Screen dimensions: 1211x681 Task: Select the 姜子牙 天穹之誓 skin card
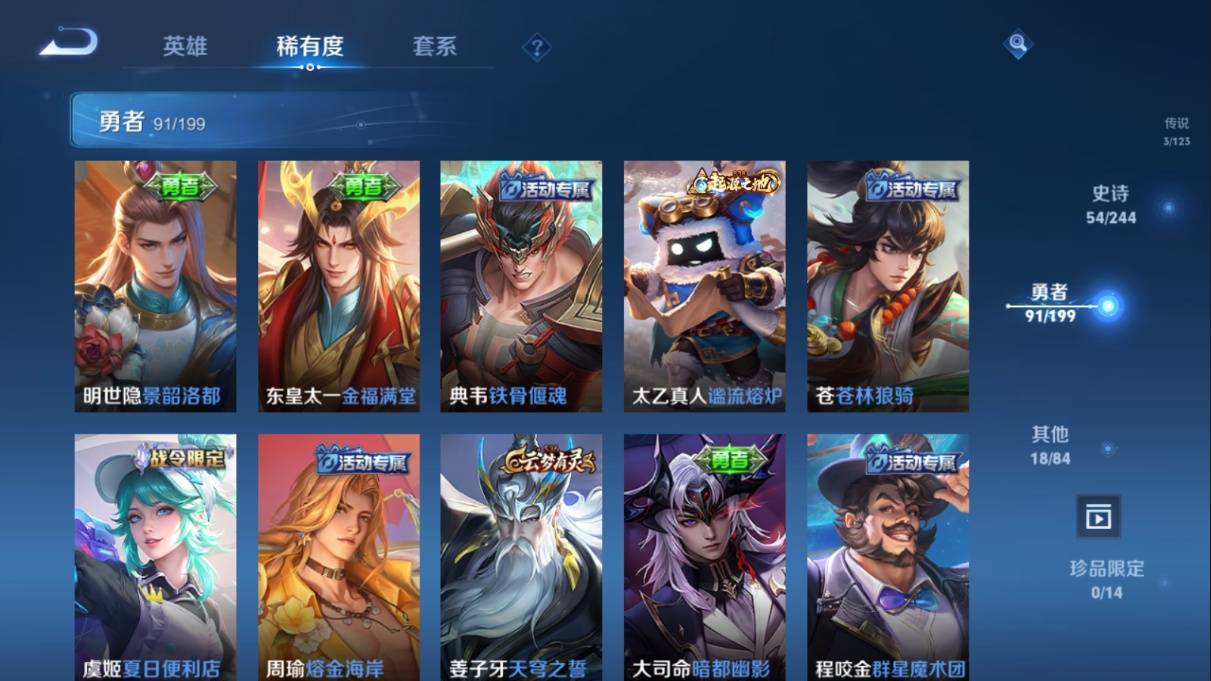click(521, 557)
